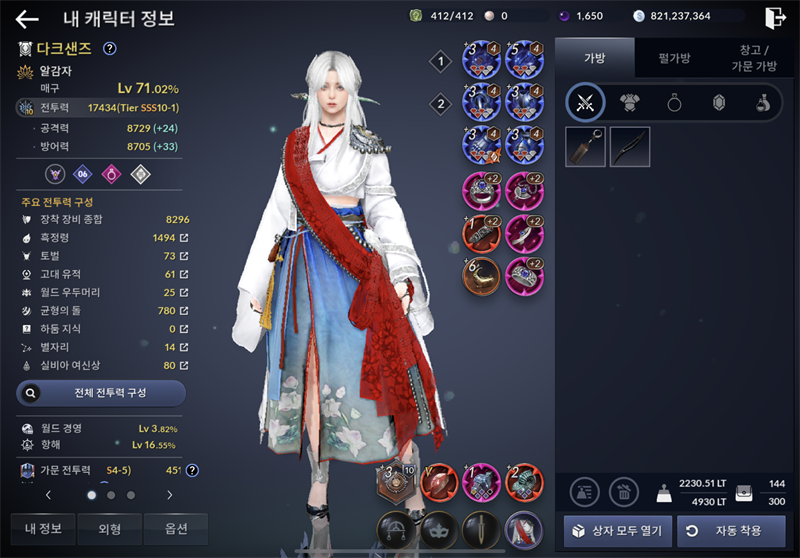This screenshot has height=558, width=800.
Task: Choose equipment preset 2
Action: [441, 103]
